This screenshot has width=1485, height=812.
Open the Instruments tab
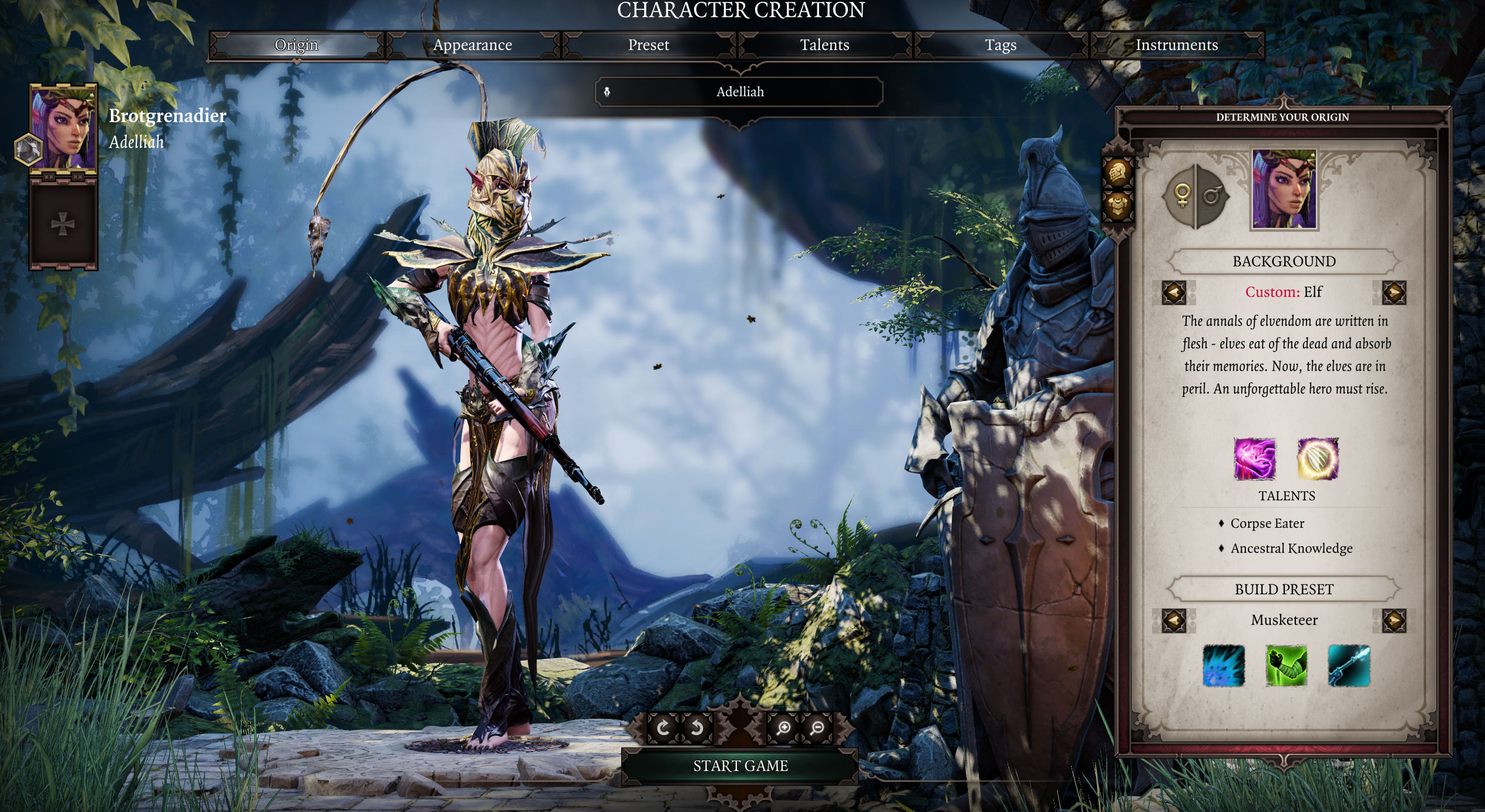point(1176,45)
